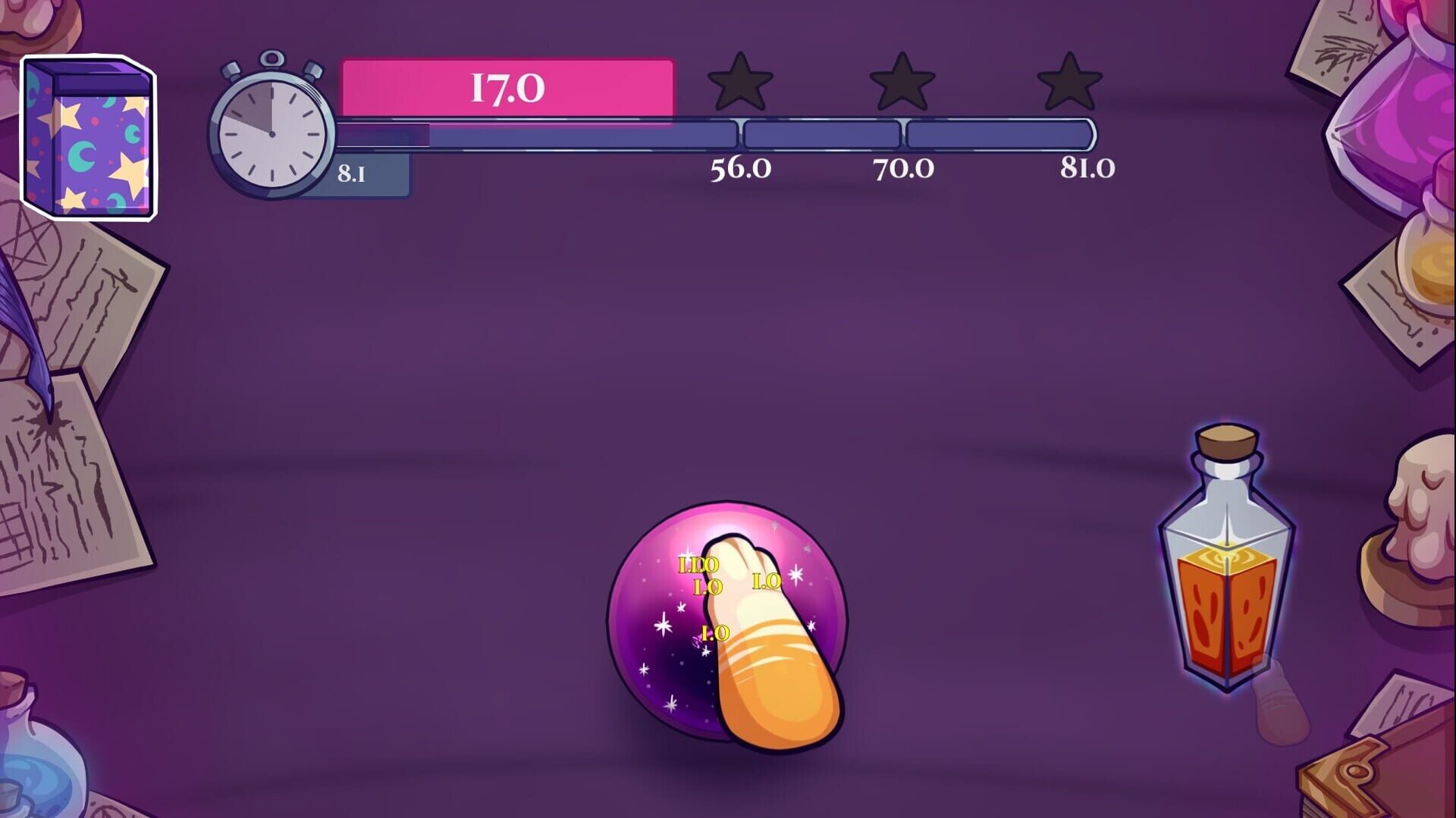1456x818 pixels.
Task: Select the stopwatch timer icon
Action: (x=271, y=133)
